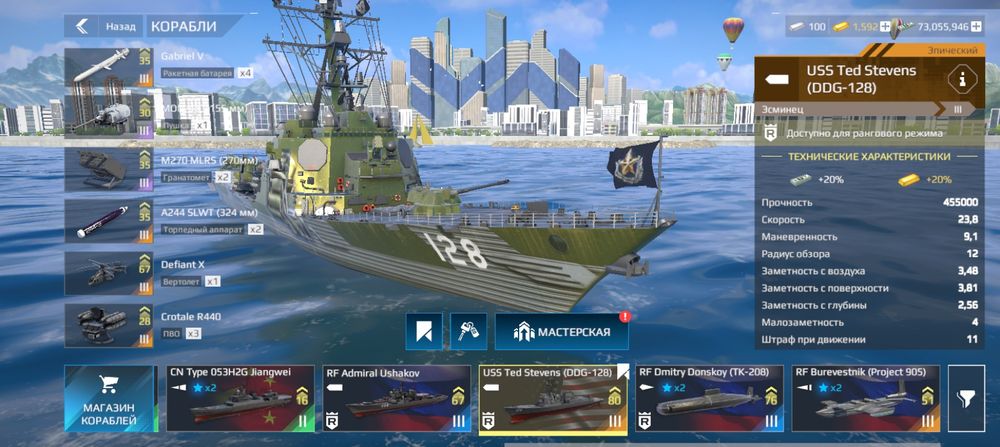Pick the RF Dmitry Donskoy submarine card
The height and width of the screenshot is (447, 1000).
[709, 400]
